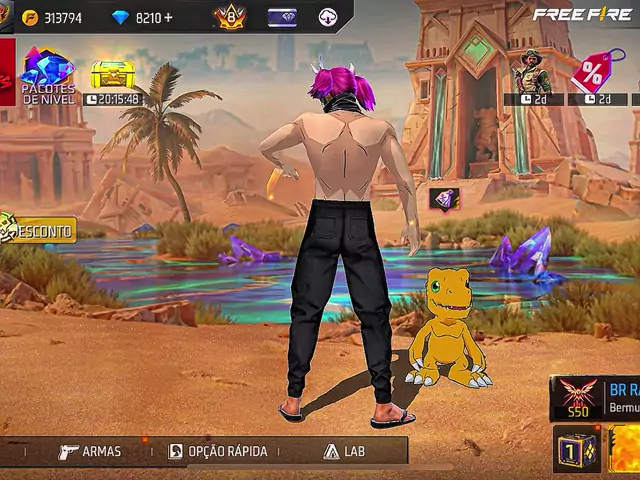
Task: Tap the gold coin balance
Action: (54, 18)
